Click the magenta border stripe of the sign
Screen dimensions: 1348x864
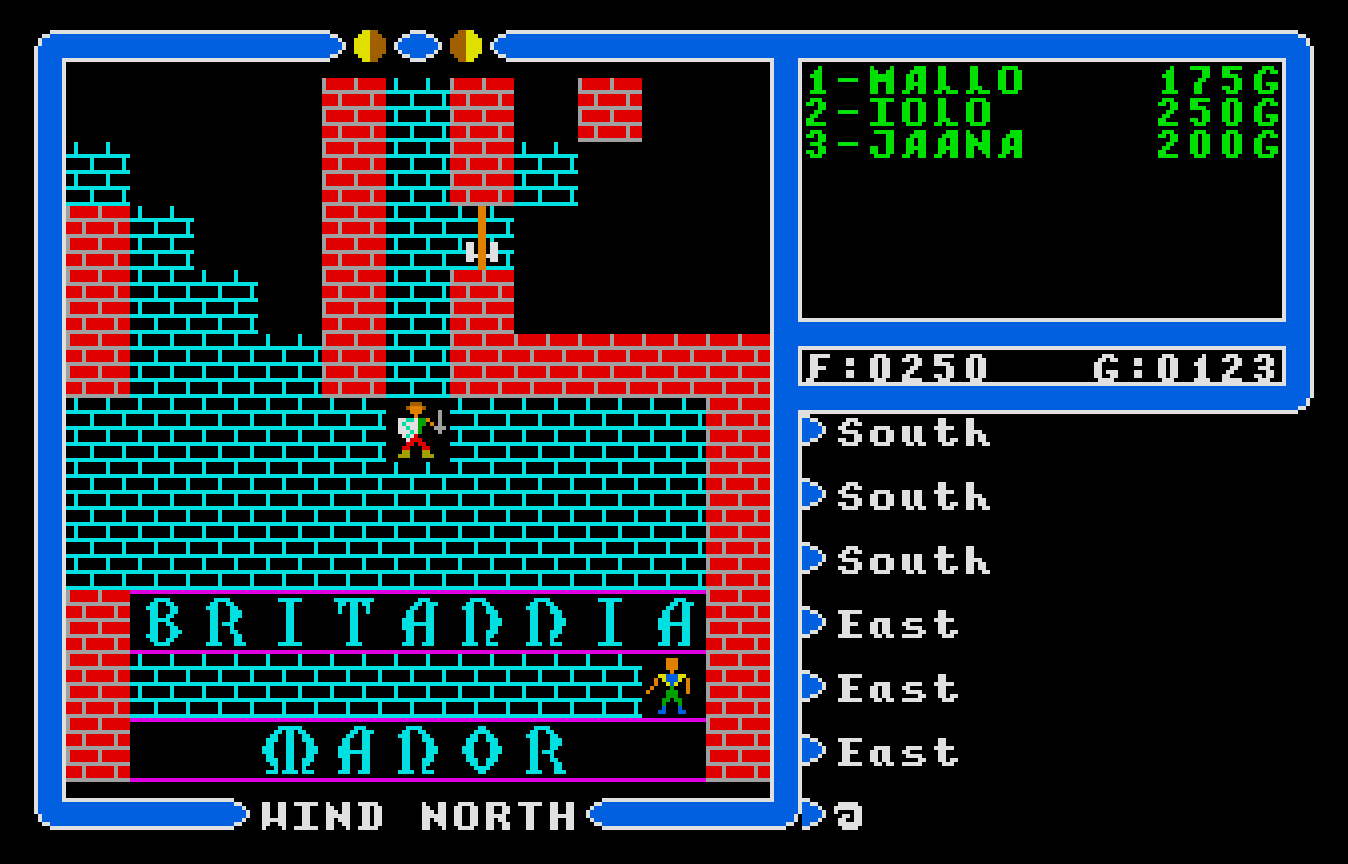click(x=413, y=595)
